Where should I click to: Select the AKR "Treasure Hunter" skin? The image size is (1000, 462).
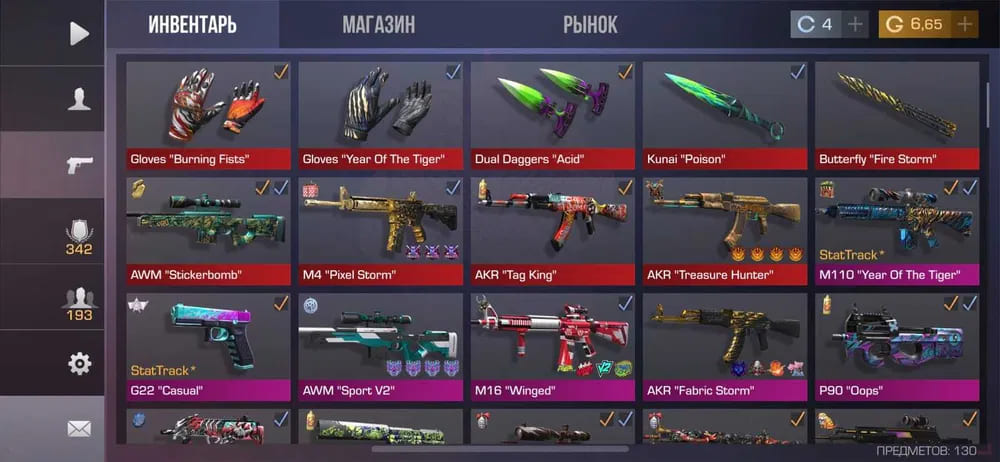[x=725, y=231]
